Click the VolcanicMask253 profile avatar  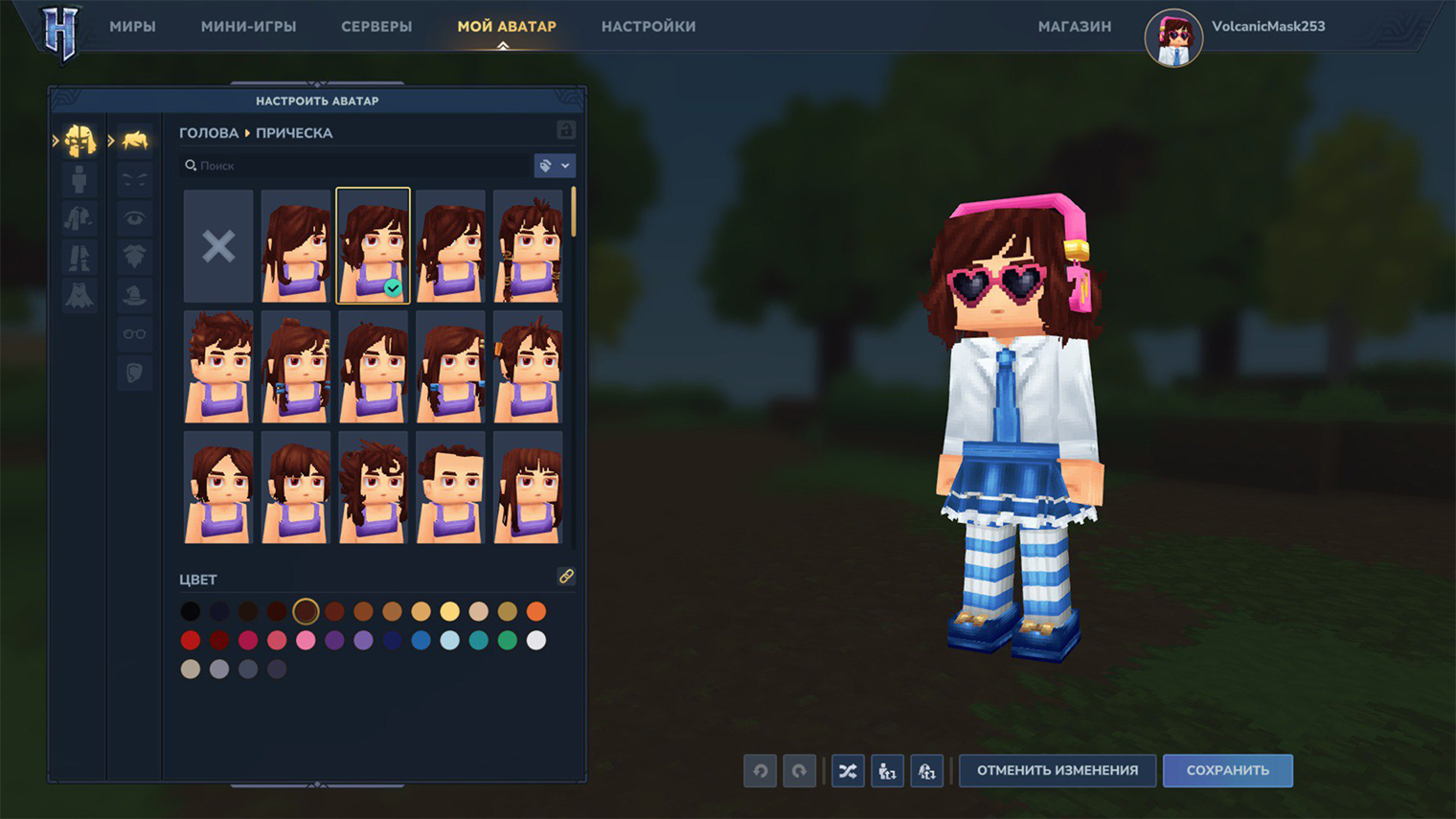(x=1173, y=38)
